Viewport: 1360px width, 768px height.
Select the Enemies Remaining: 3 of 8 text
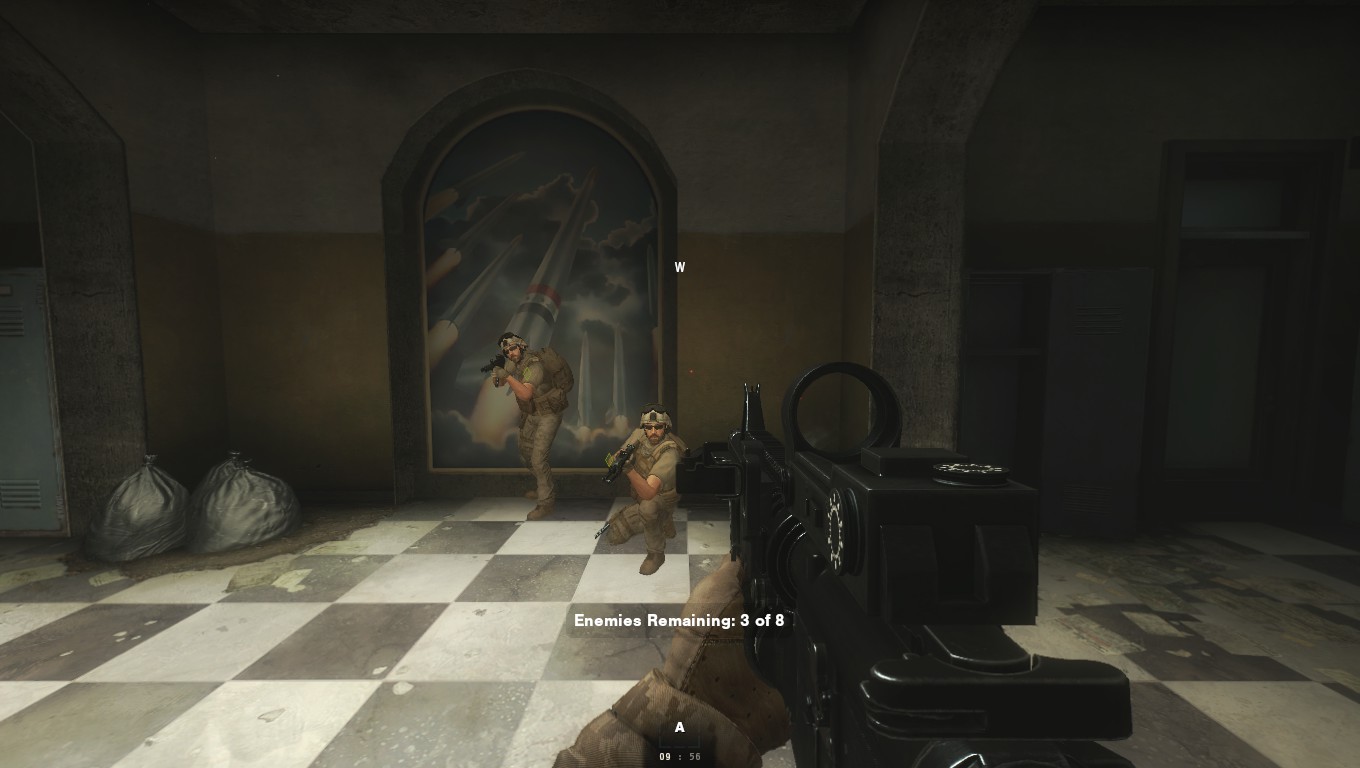click(678, 621)
